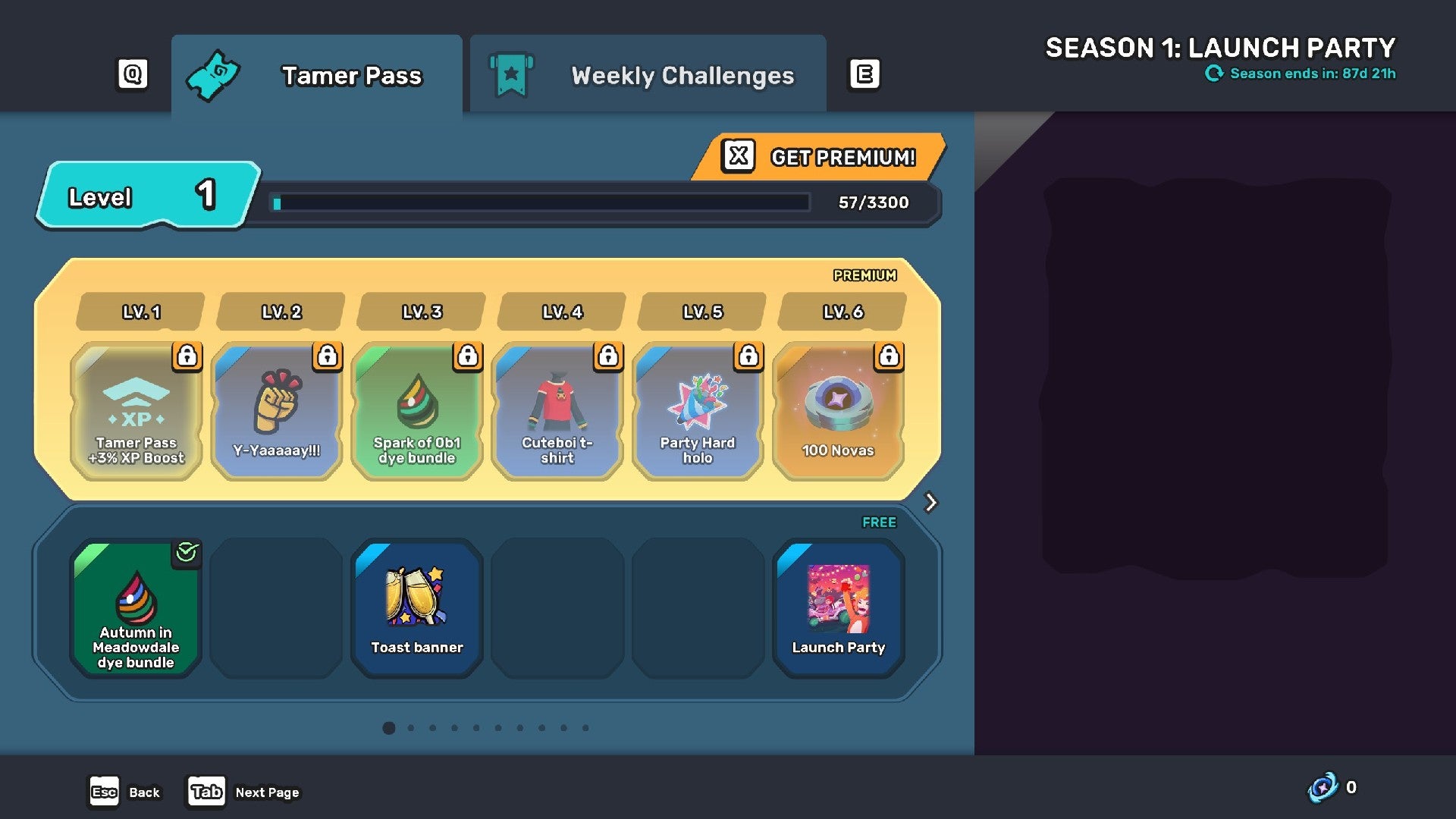Image resolution: width=1456 pixels, height=819 pixels.
Task: Click the lock on the Tamer Pass XP Boost
Action: click(187, 357)
